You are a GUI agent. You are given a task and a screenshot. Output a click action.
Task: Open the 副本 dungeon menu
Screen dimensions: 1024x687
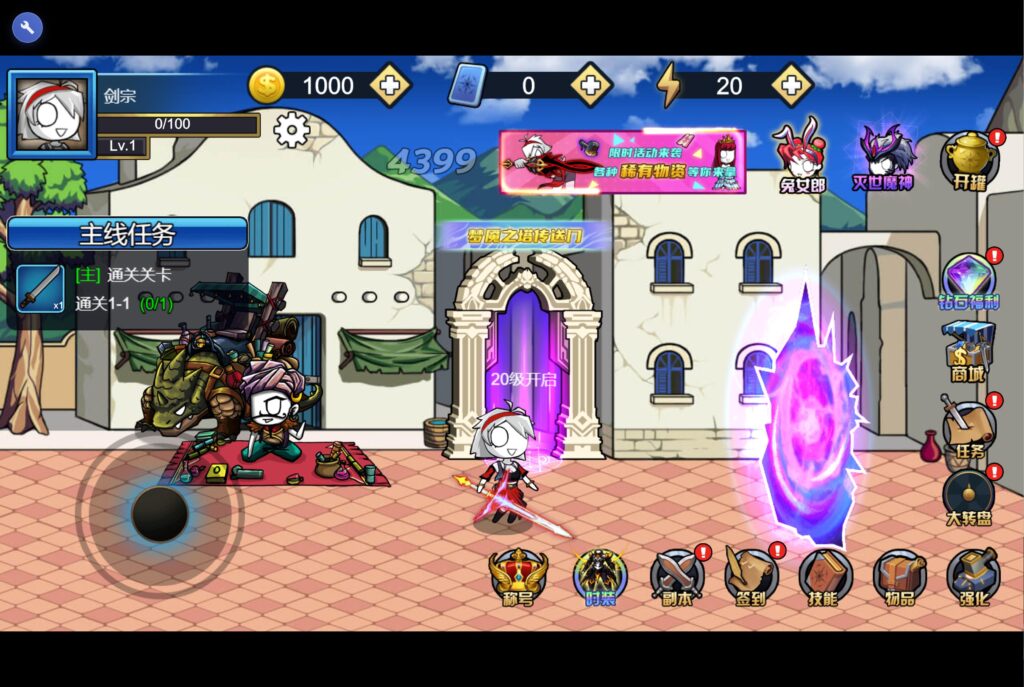[677, 577]
